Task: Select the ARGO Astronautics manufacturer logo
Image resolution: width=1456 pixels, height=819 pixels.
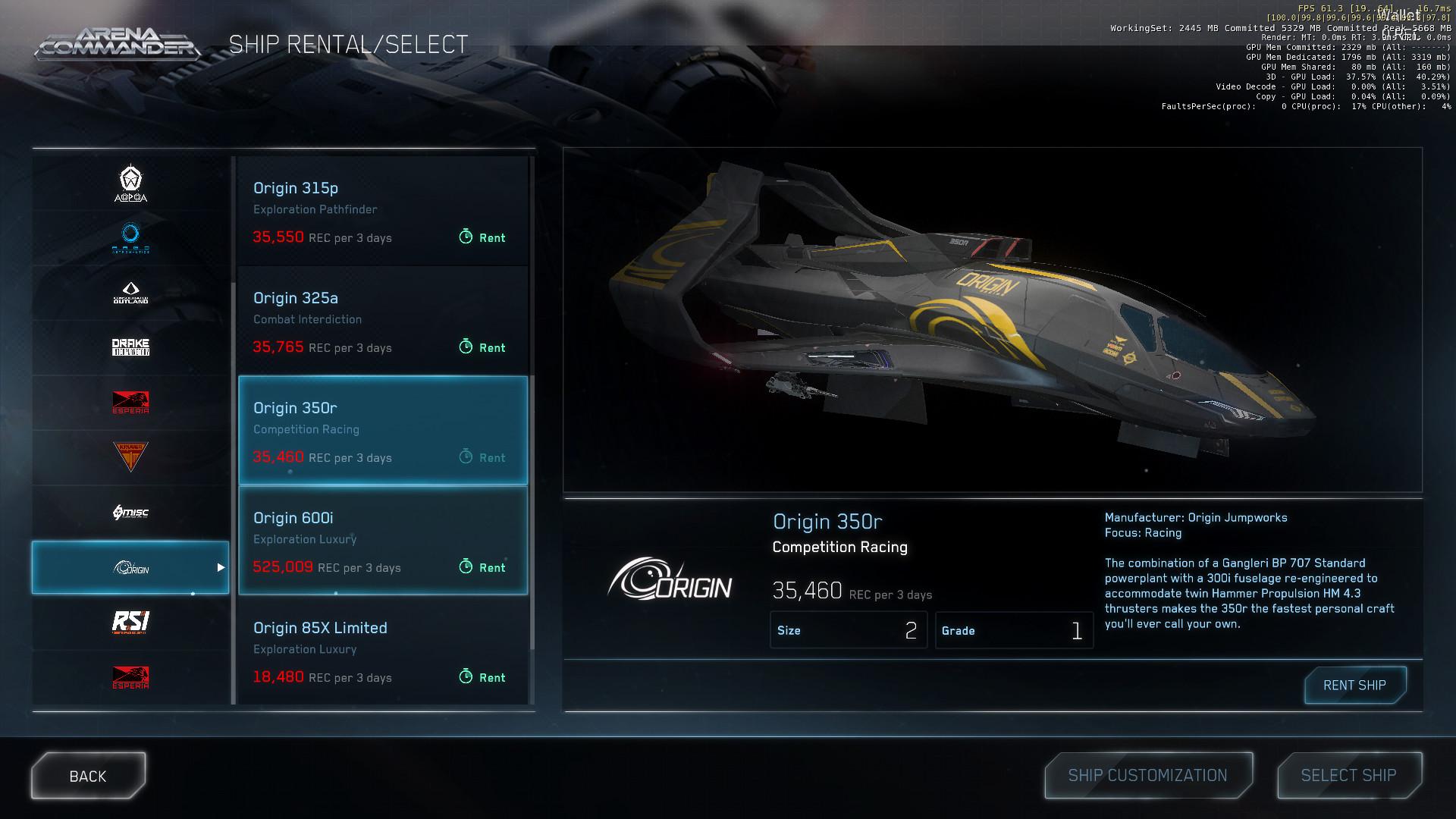Action: click(130, 237)
